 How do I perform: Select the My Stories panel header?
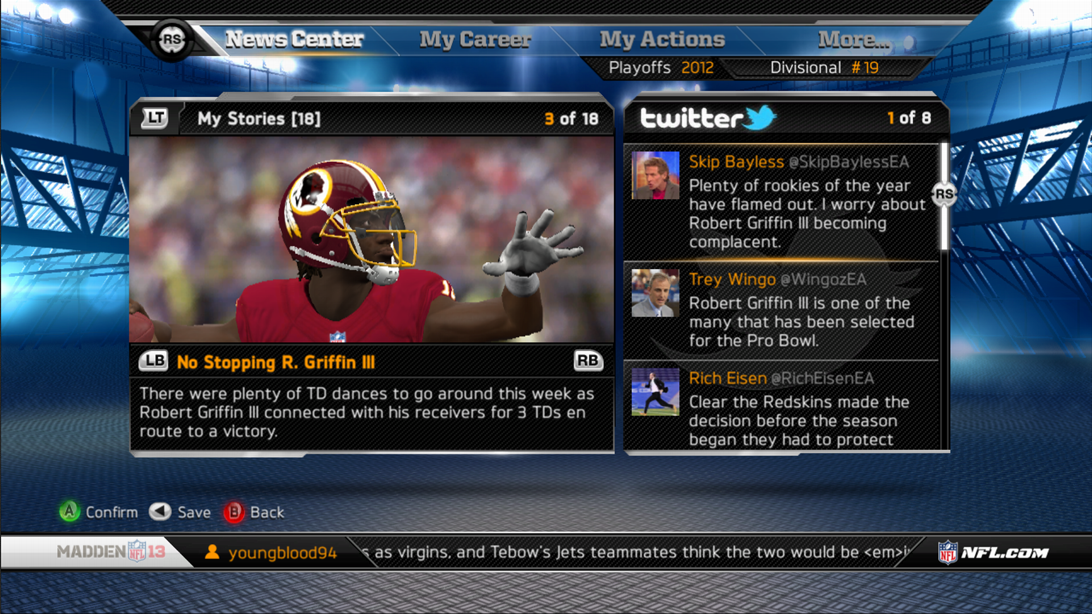(258, 119)
